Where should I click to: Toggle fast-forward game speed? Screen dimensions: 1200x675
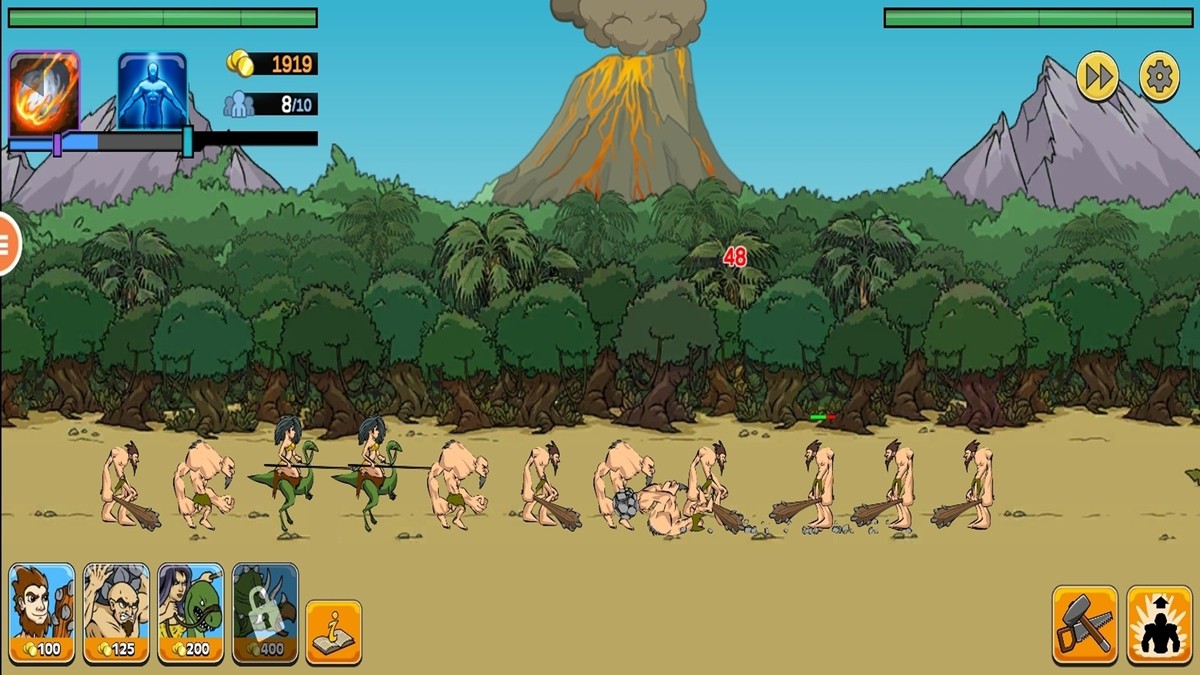(1097, 76)
